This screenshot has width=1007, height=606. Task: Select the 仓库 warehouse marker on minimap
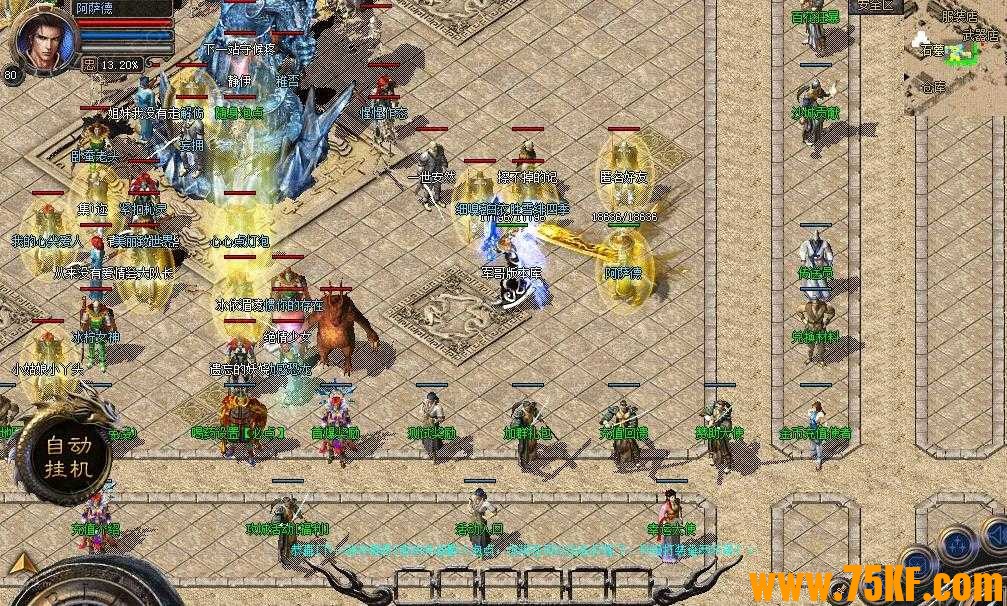(932, 87)
